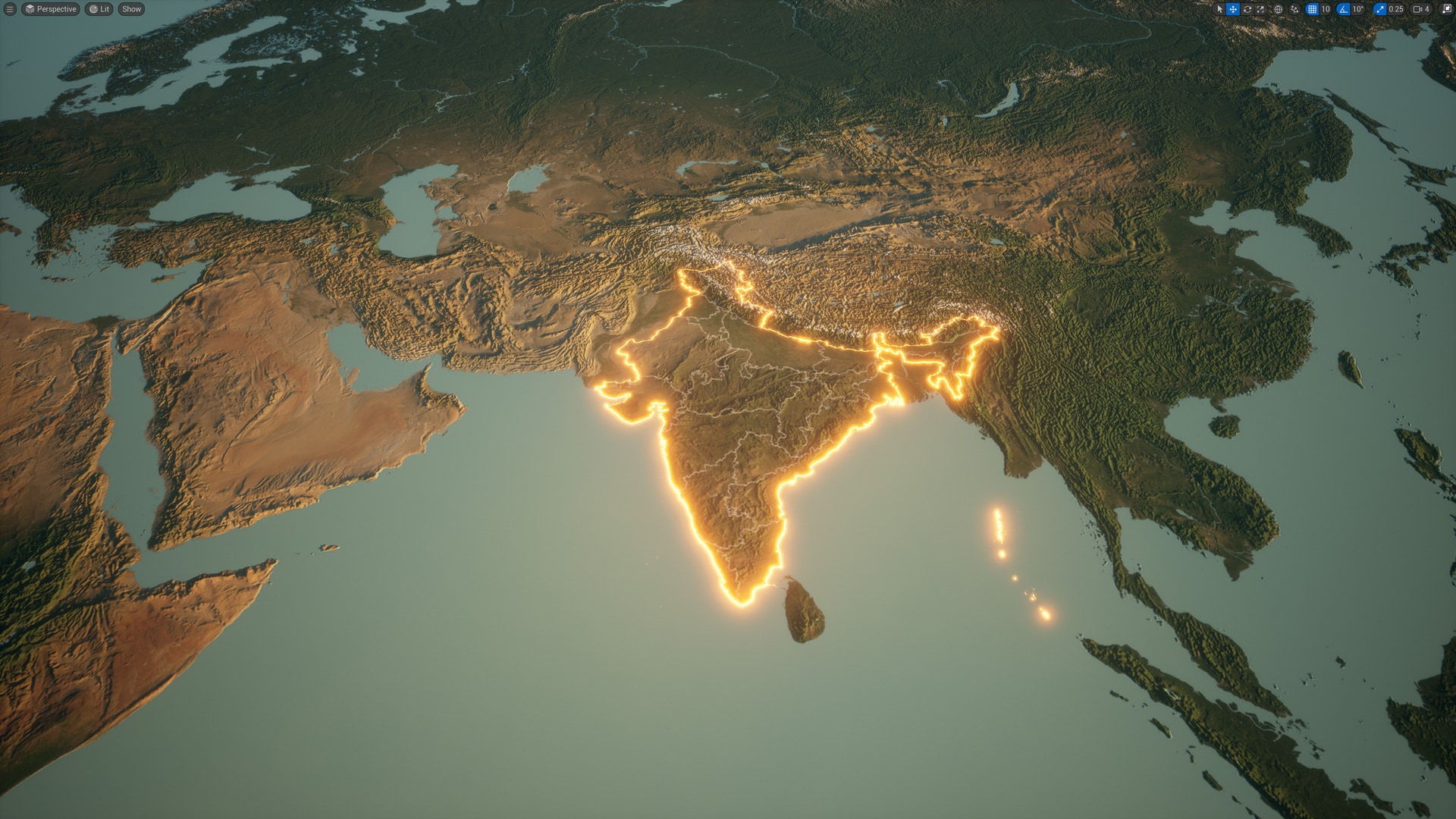The height and width of the screenshot is (819, 1456).
Task: Select the Rotate transform tool
Action: pyautogui.click(x=1247, y=9)
